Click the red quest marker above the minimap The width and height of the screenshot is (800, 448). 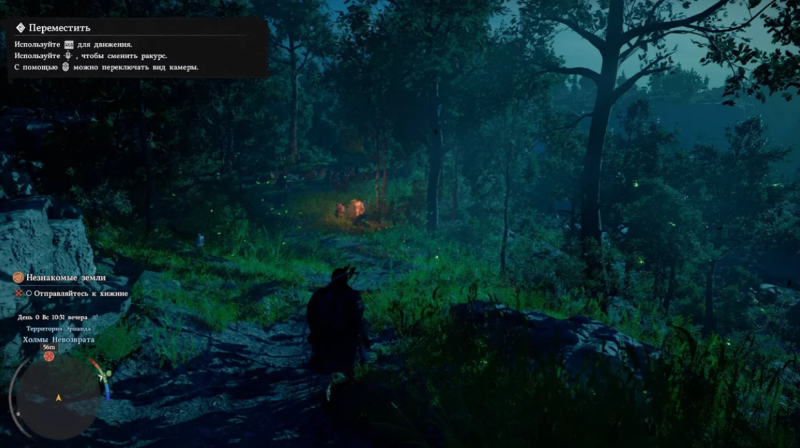tap(48, 356)
